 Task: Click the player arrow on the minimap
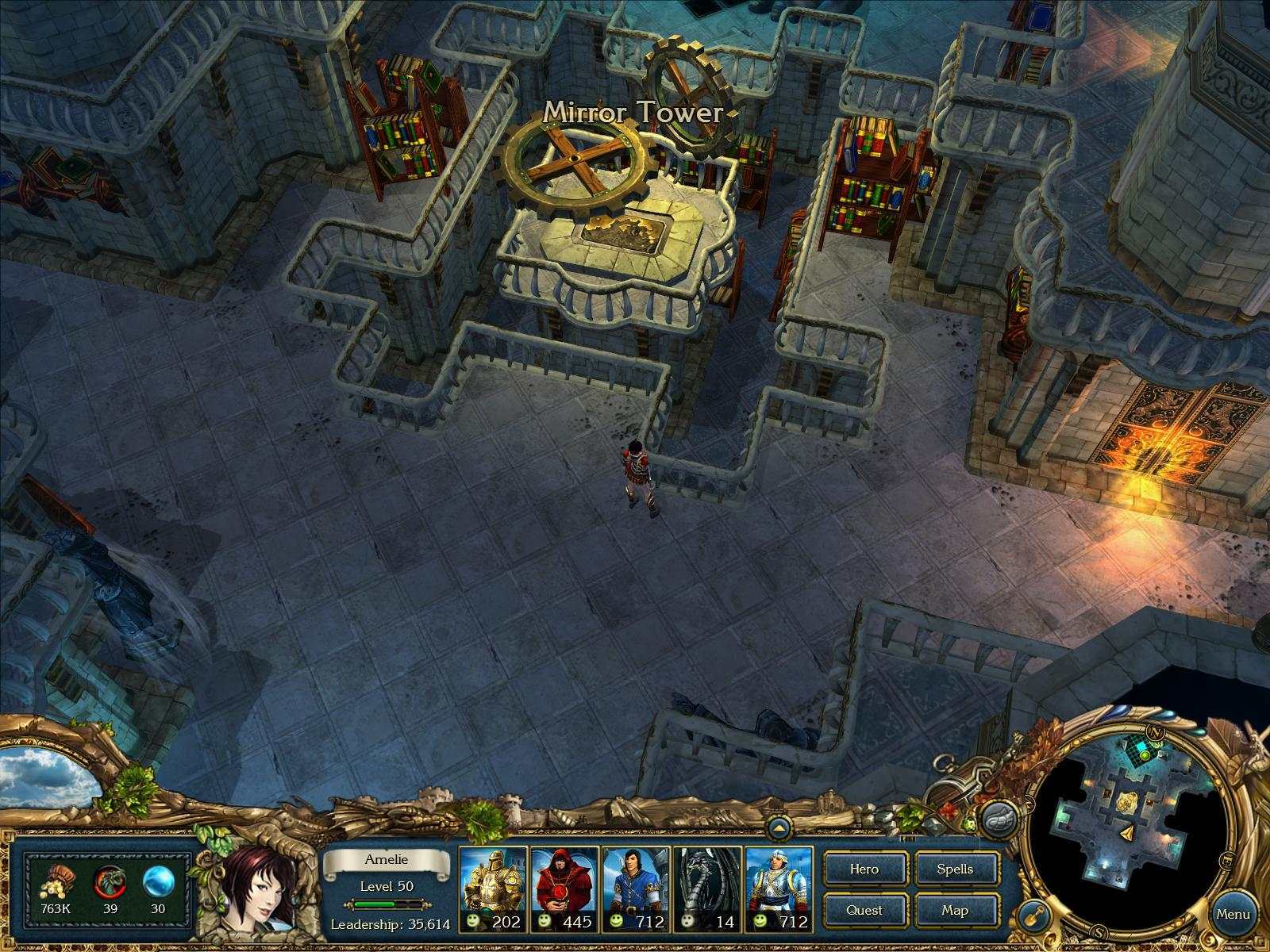coord(1128,833)
